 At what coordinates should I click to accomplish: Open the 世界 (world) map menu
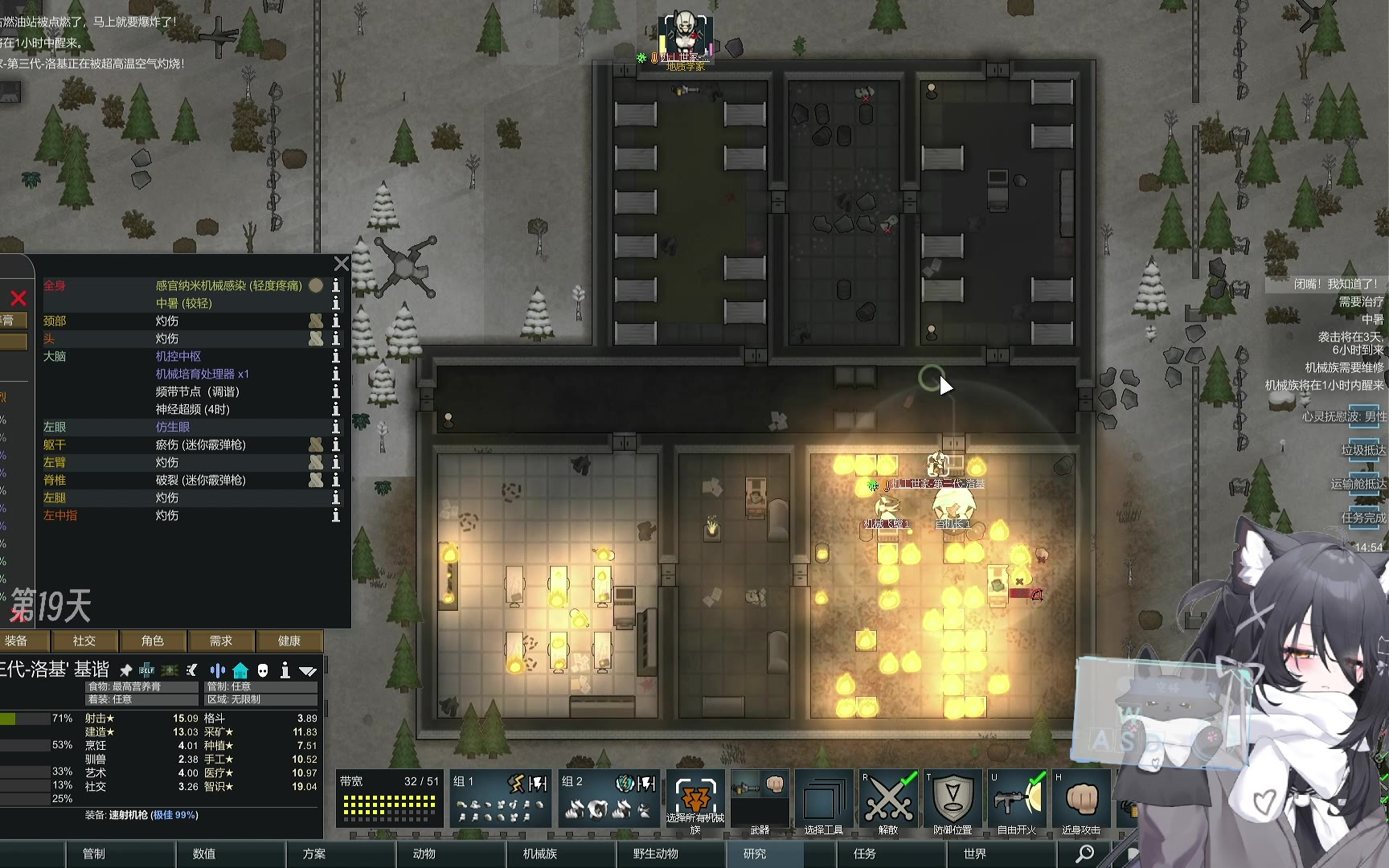[x=974, y=854]
